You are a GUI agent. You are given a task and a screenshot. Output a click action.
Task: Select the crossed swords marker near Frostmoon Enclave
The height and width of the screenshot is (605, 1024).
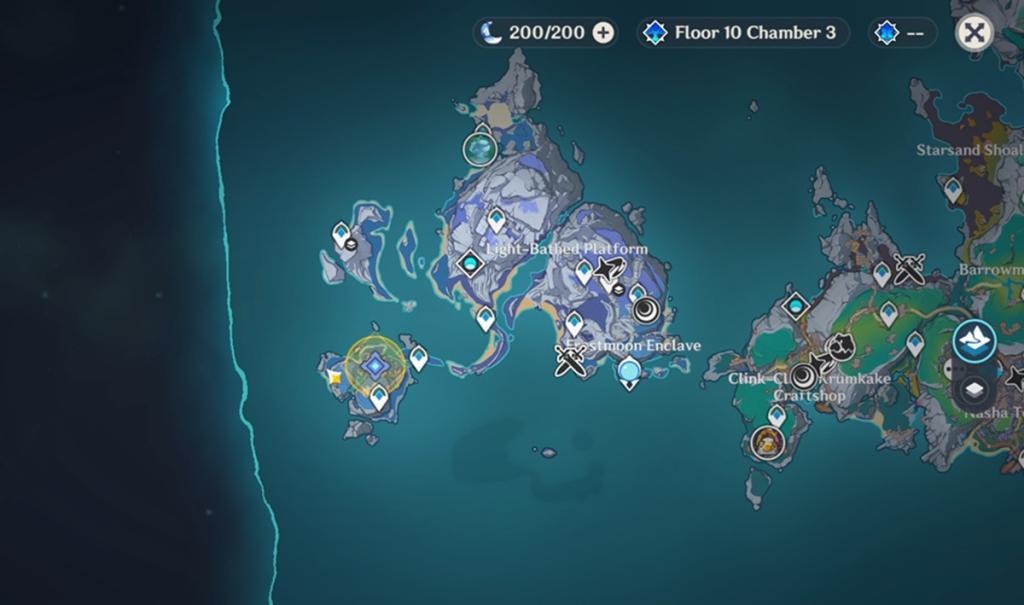[x=571, y=360]
